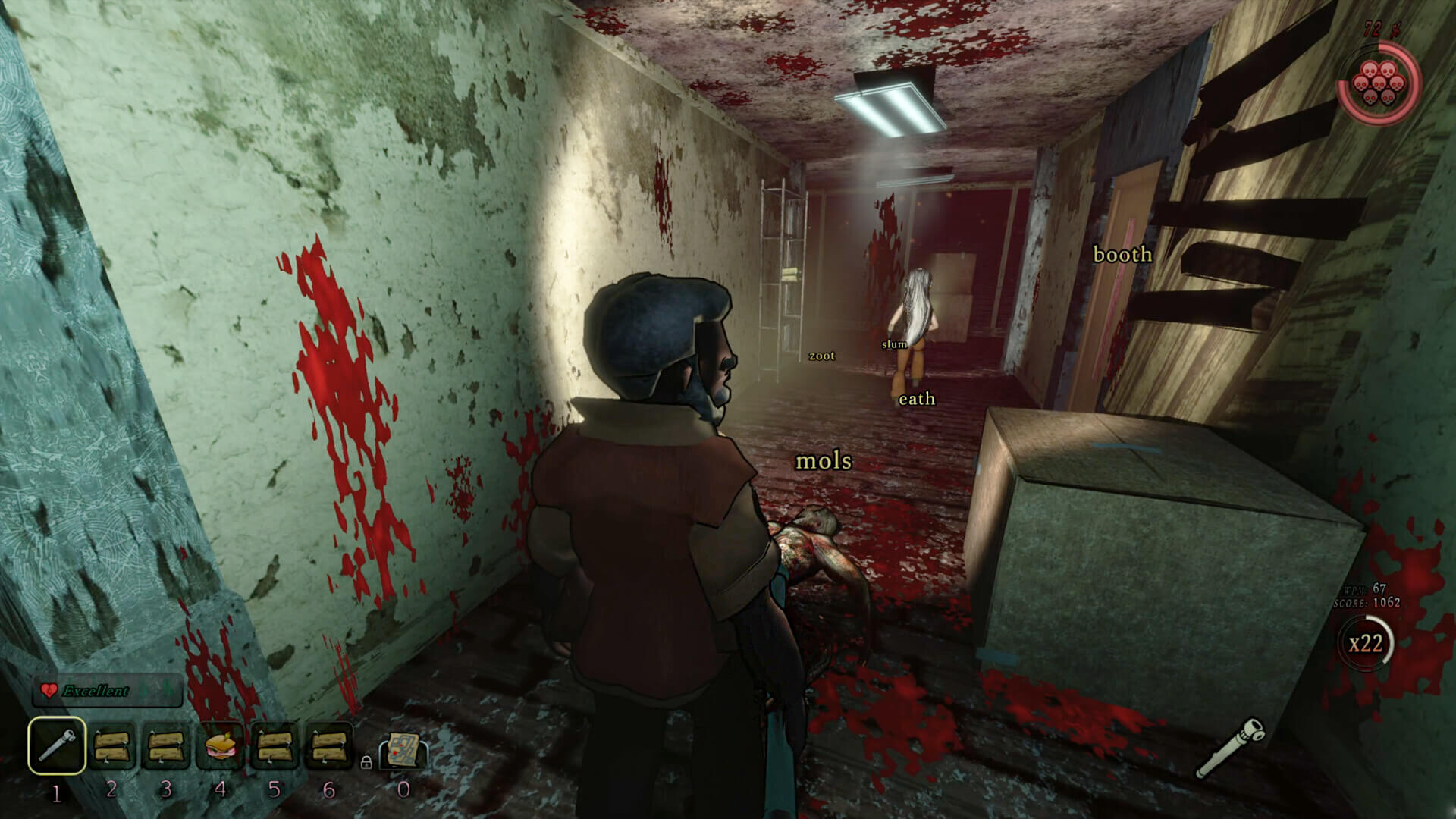
Task: Select the flashlight in hotbar slot 1
Action: tap(57, 746)
